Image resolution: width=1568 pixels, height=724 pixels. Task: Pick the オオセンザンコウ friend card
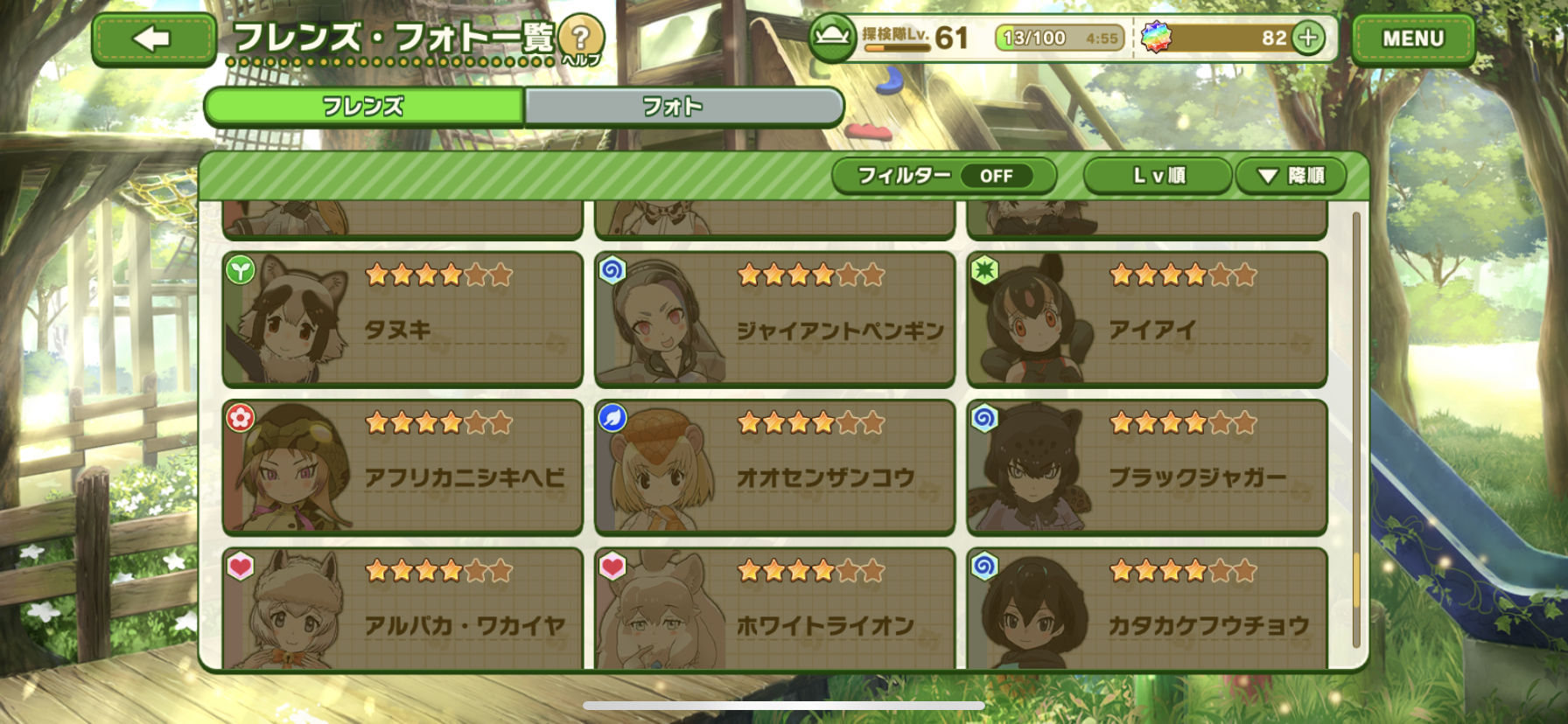pos(774,467)
